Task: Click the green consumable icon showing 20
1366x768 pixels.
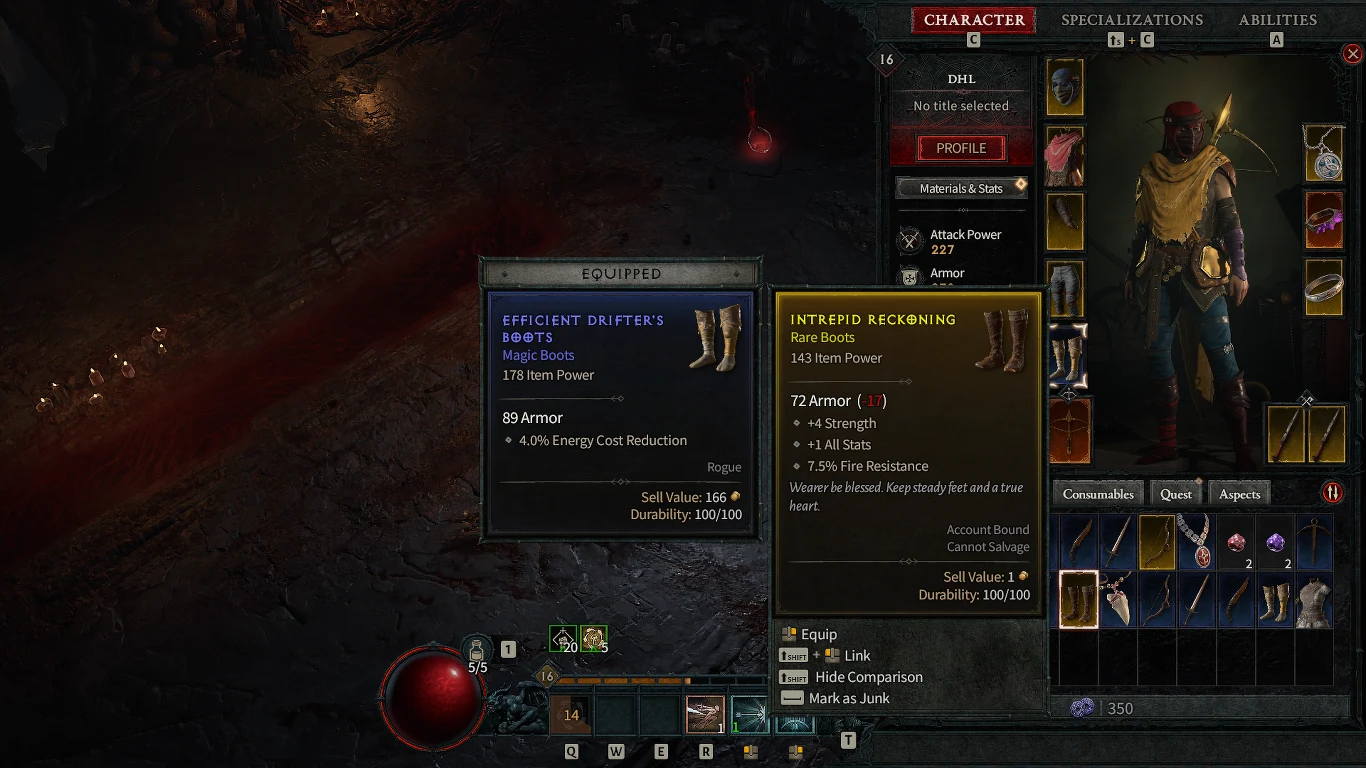Action: [562, 637]
